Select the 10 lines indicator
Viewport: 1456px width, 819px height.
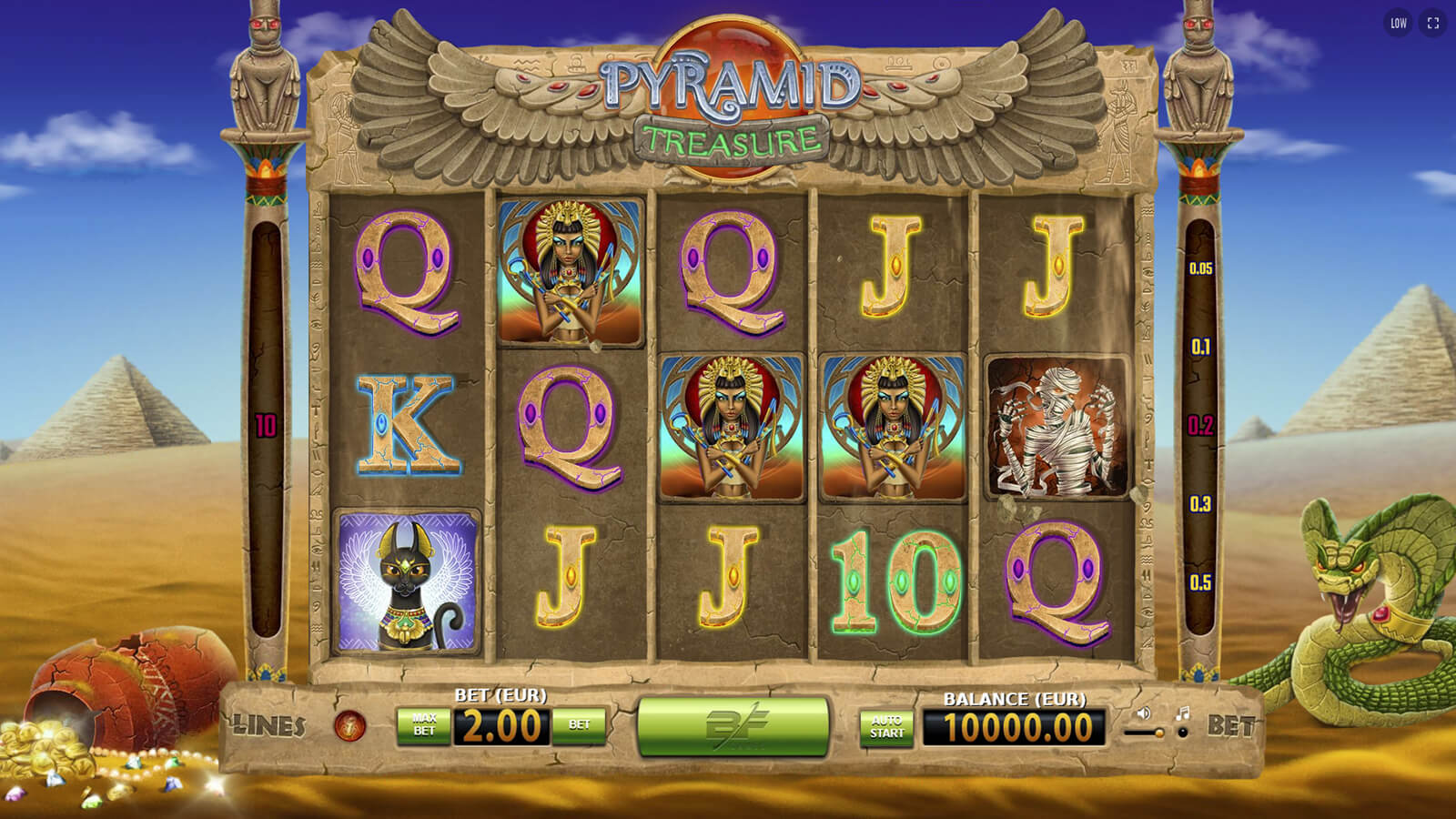pos(266,425)
